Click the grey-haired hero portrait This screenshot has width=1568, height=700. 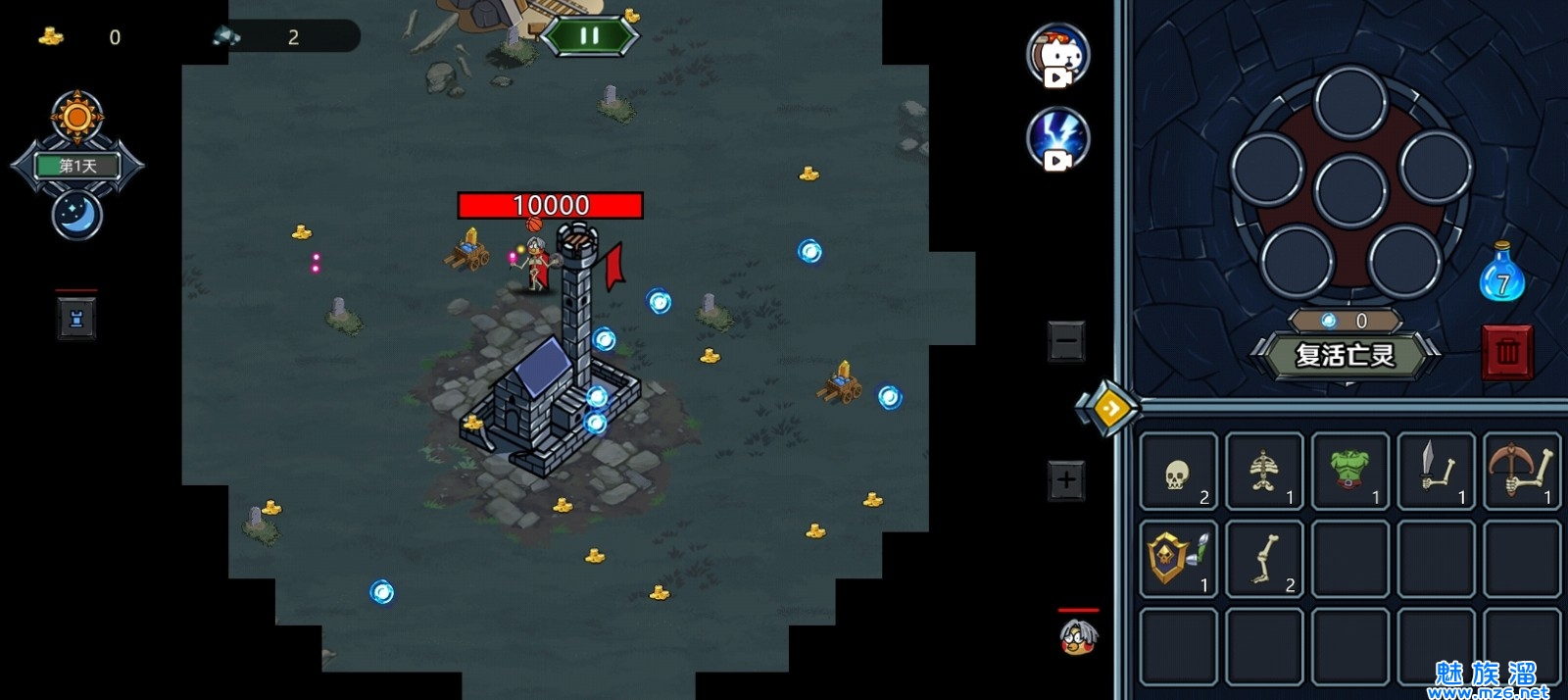[1078, 637]
